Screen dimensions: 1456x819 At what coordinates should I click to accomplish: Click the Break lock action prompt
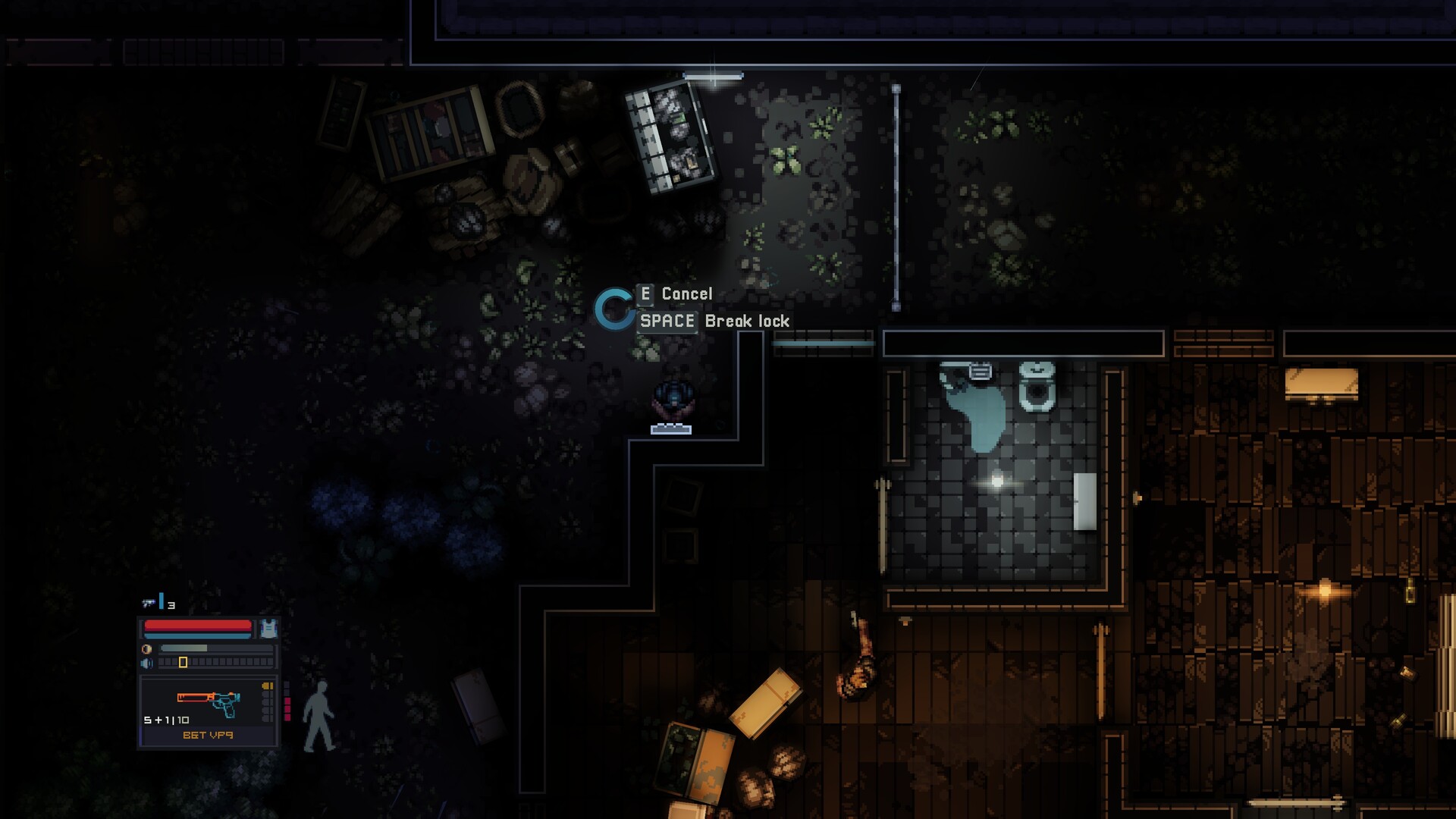click(747, 321)
